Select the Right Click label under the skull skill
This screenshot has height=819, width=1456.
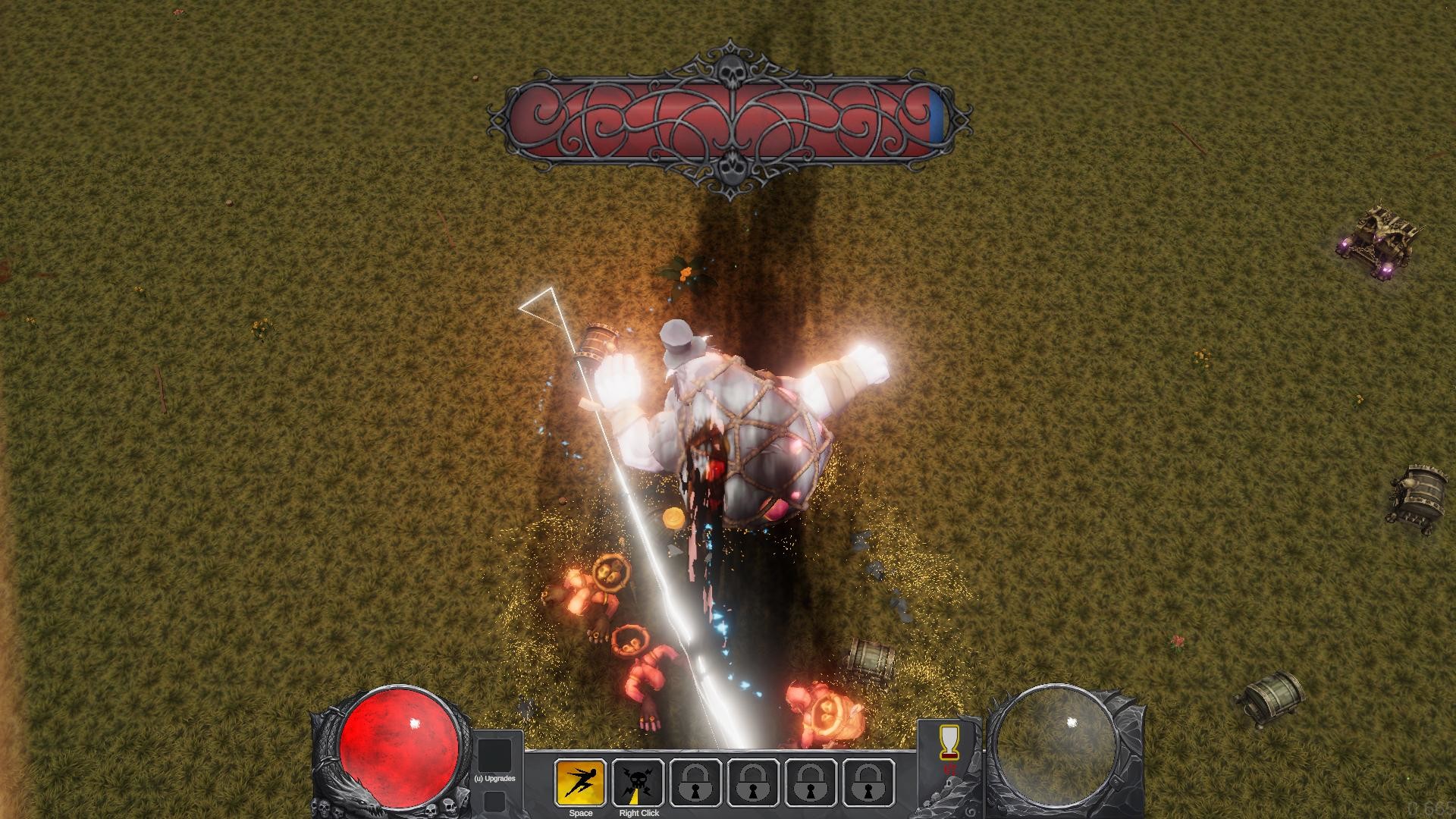pyautogui.click(x=639, y=814)
